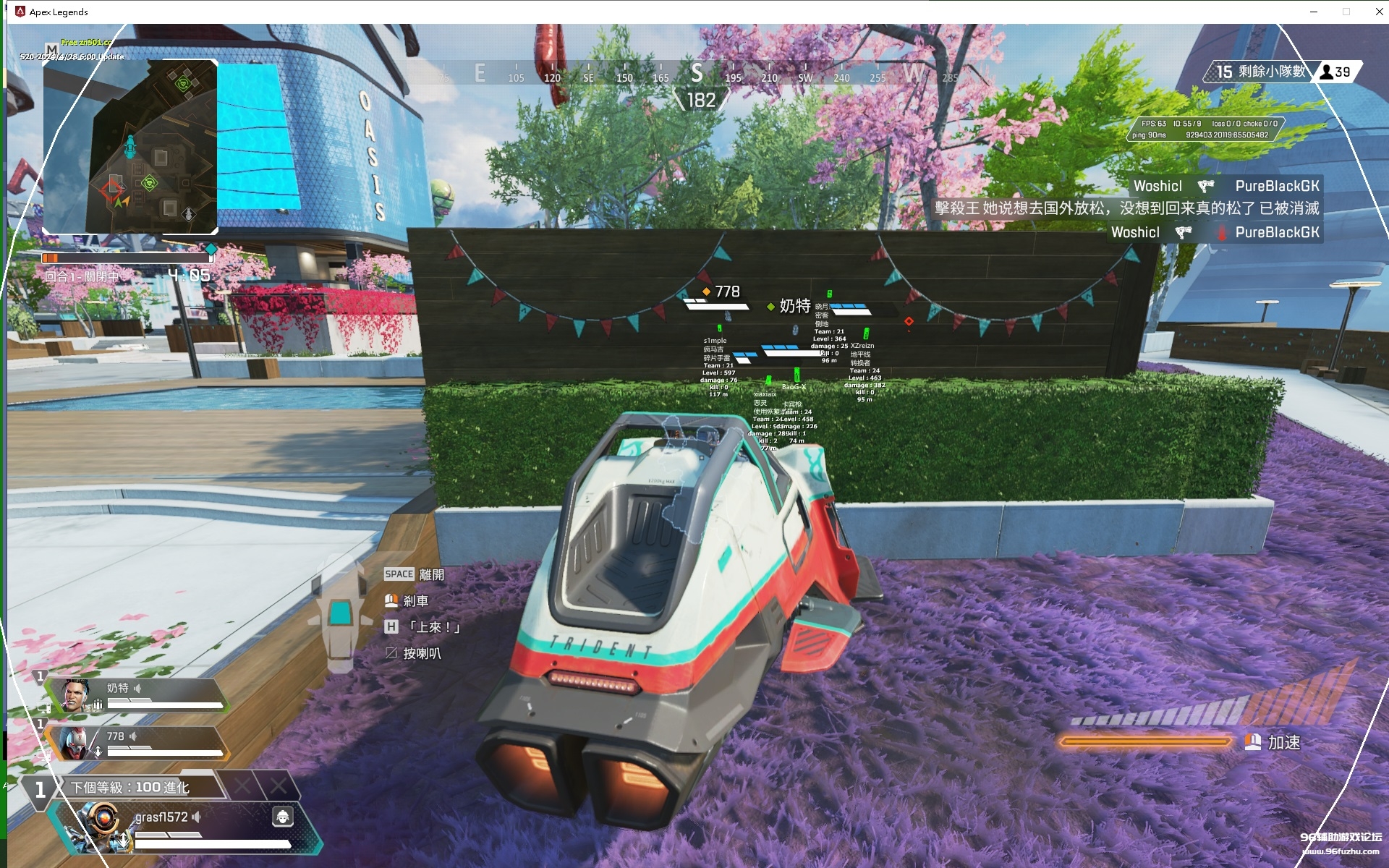Image resolution: width=1389 pixels, height=868 pixels.
Task: Toggle the speaker icon beside grasf1572
Action: click(x=196, y=817)
